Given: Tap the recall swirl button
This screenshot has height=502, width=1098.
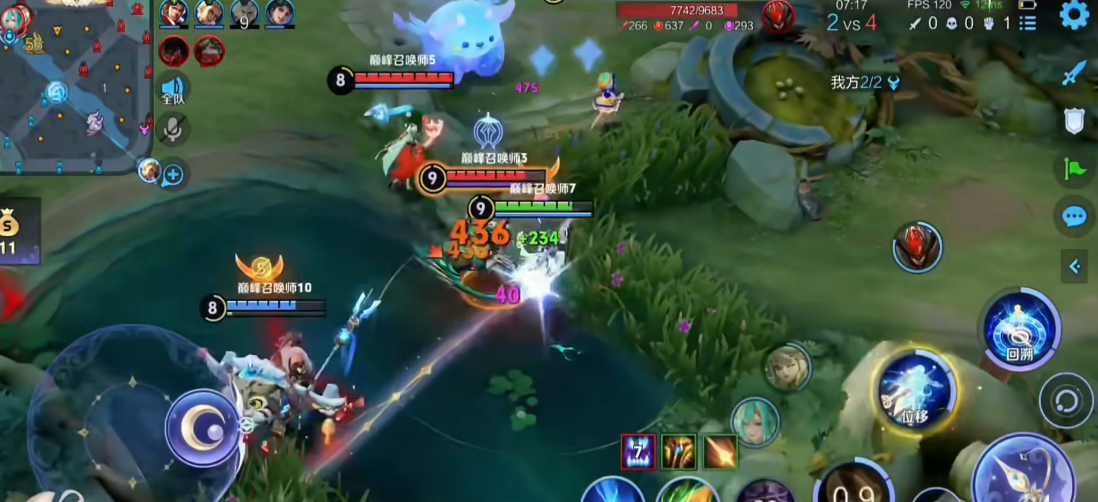Looking at the screenshot, I should (x=1066, y=401).
